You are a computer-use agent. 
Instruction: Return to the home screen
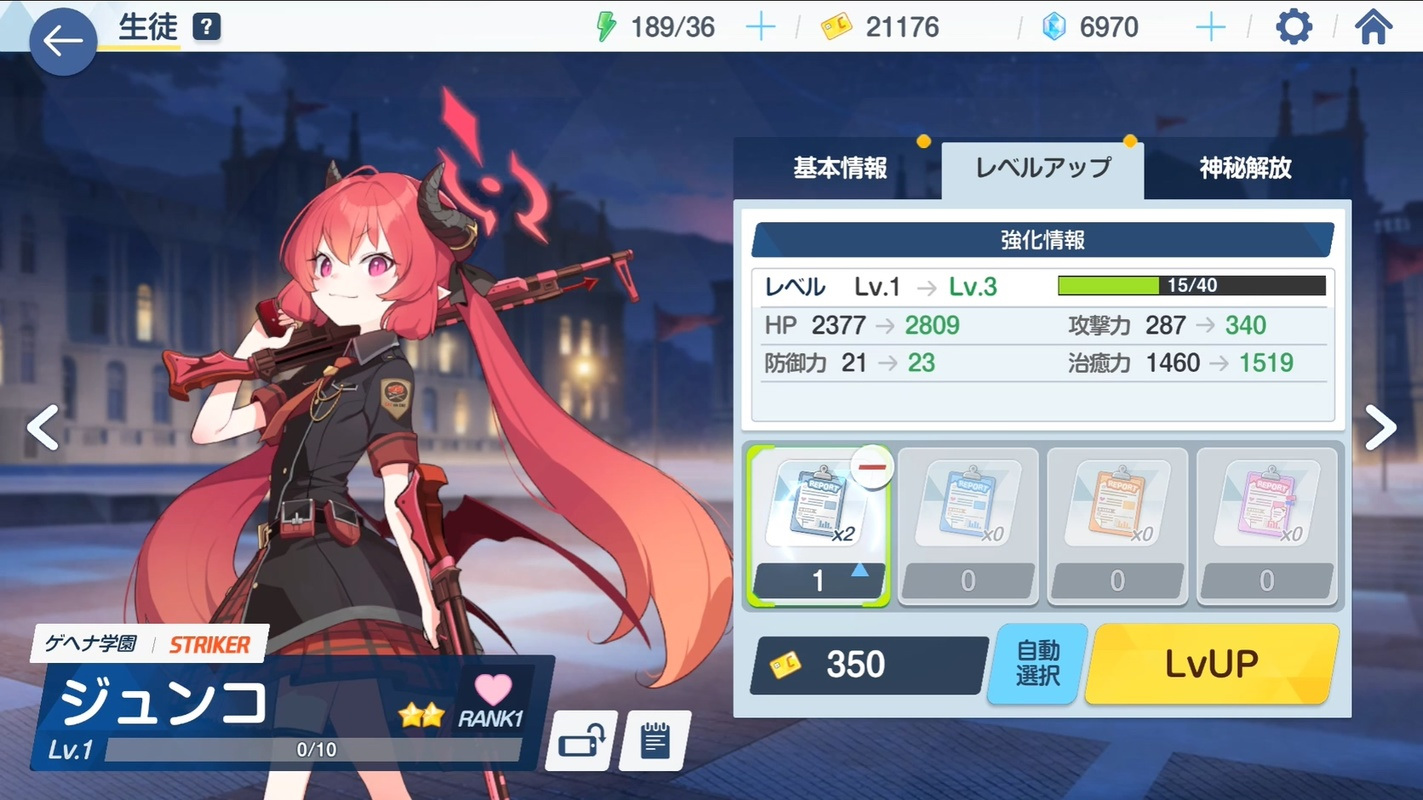pos(1373,27)
